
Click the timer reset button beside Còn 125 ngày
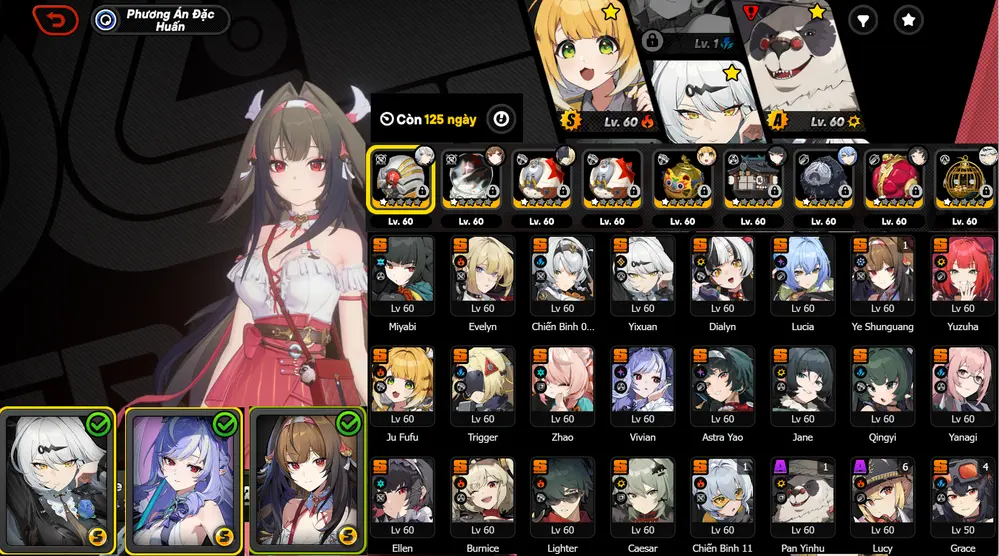tap(501, 120)
